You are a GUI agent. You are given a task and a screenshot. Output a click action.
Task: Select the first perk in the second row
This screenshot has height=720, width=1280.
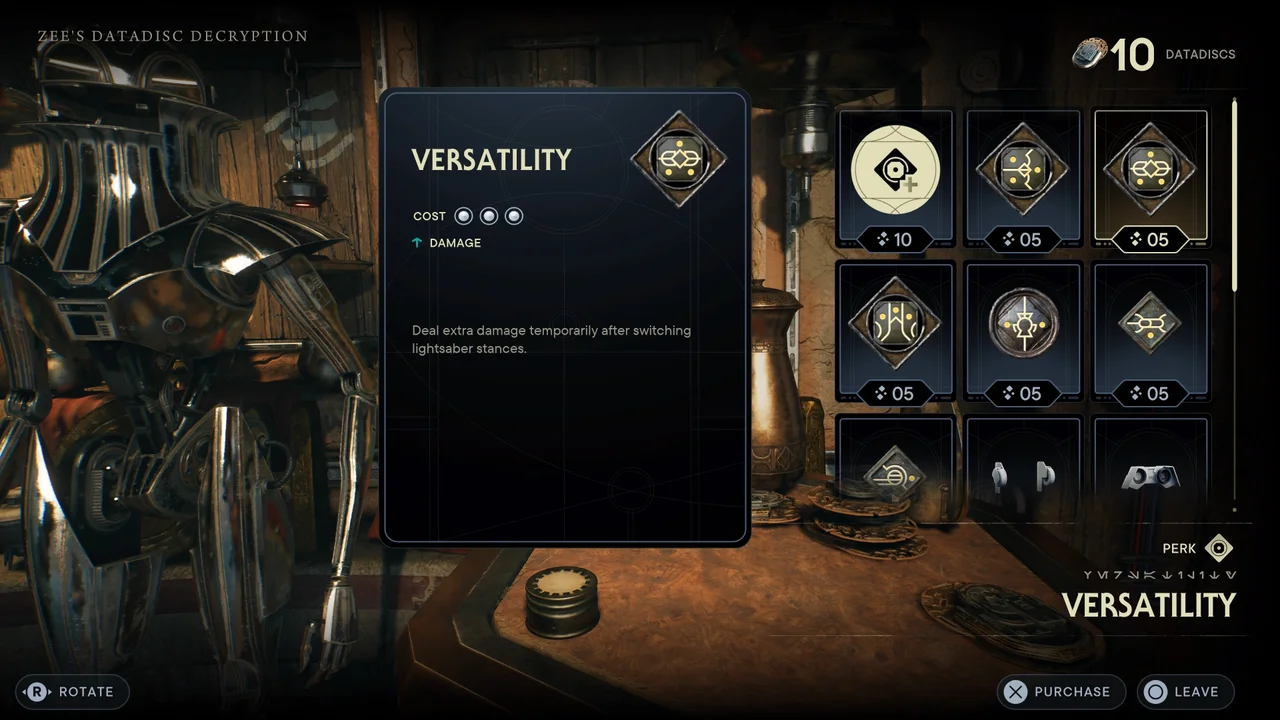pyautogui.click(x=895, y=322)
